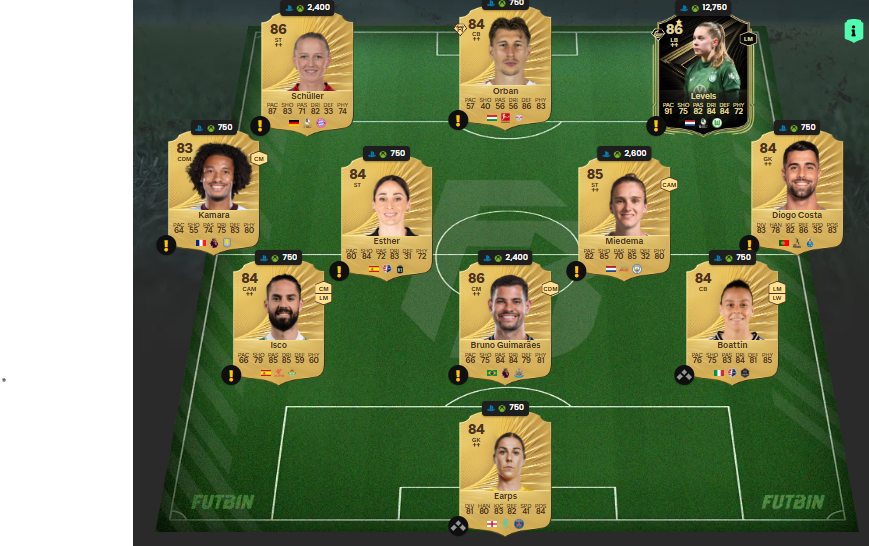Click the 2,600 price tag above Miedema

pos(624,153)
